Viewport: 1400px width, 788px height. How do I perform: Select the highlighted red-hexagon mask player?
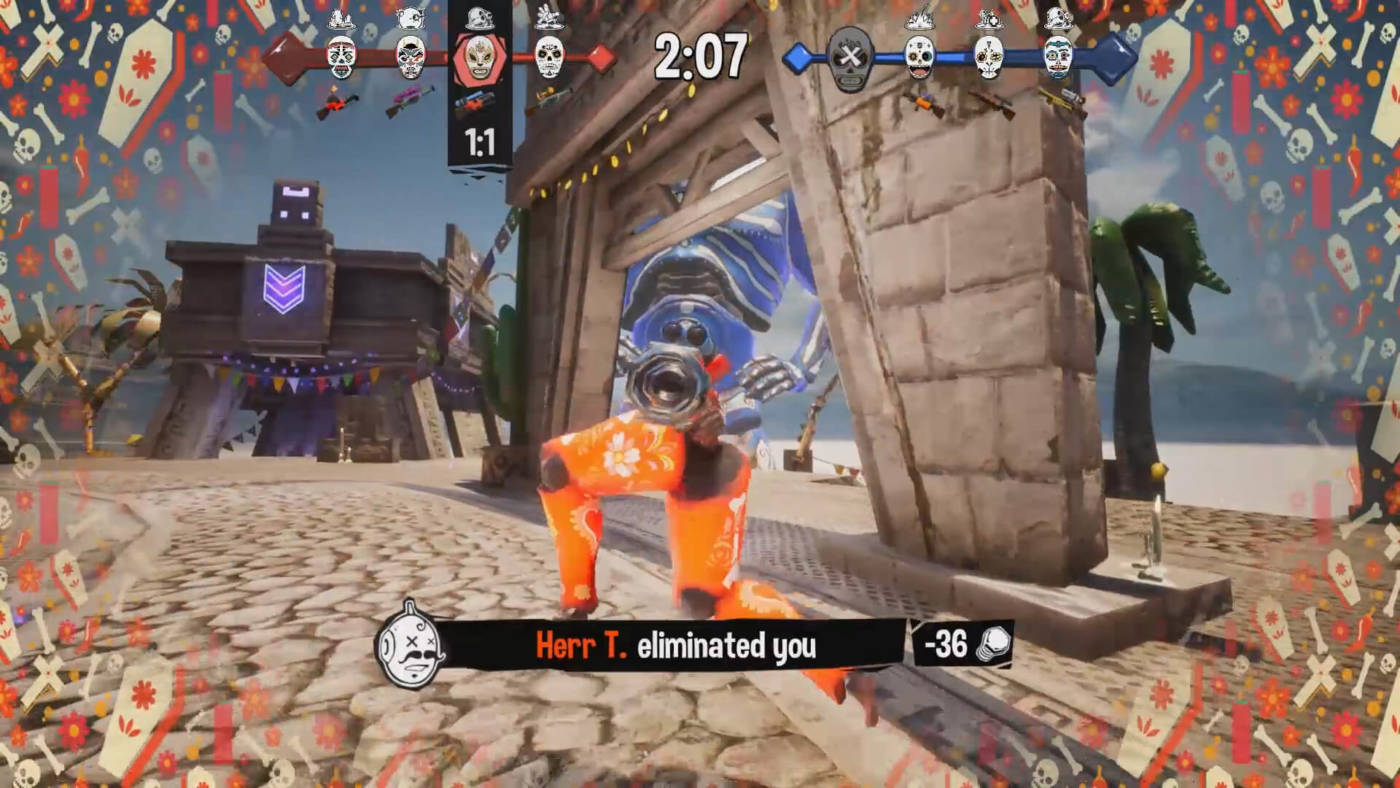[480, 58]
